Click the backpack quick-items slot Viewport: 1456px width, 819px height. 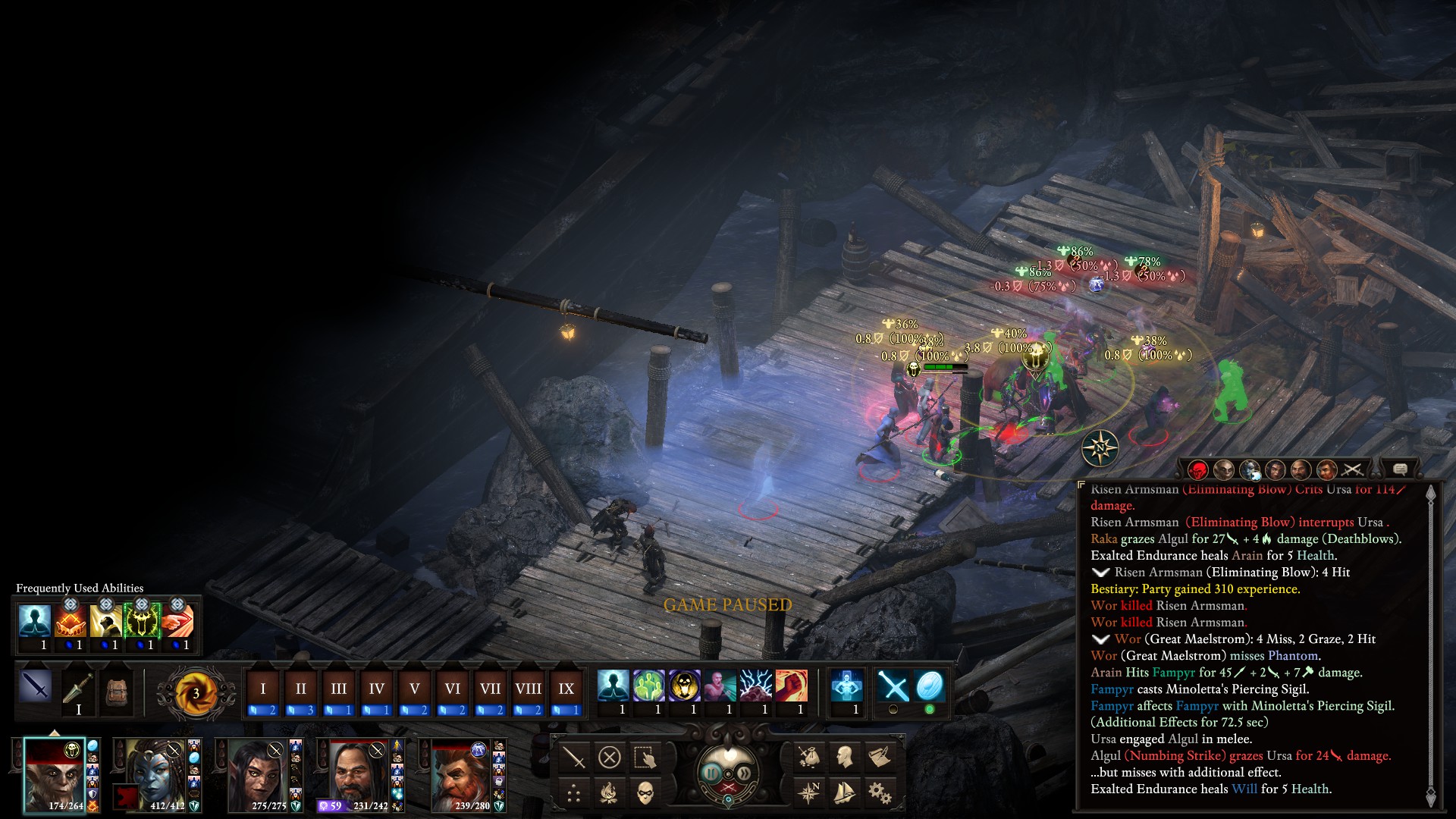point(116,691)
